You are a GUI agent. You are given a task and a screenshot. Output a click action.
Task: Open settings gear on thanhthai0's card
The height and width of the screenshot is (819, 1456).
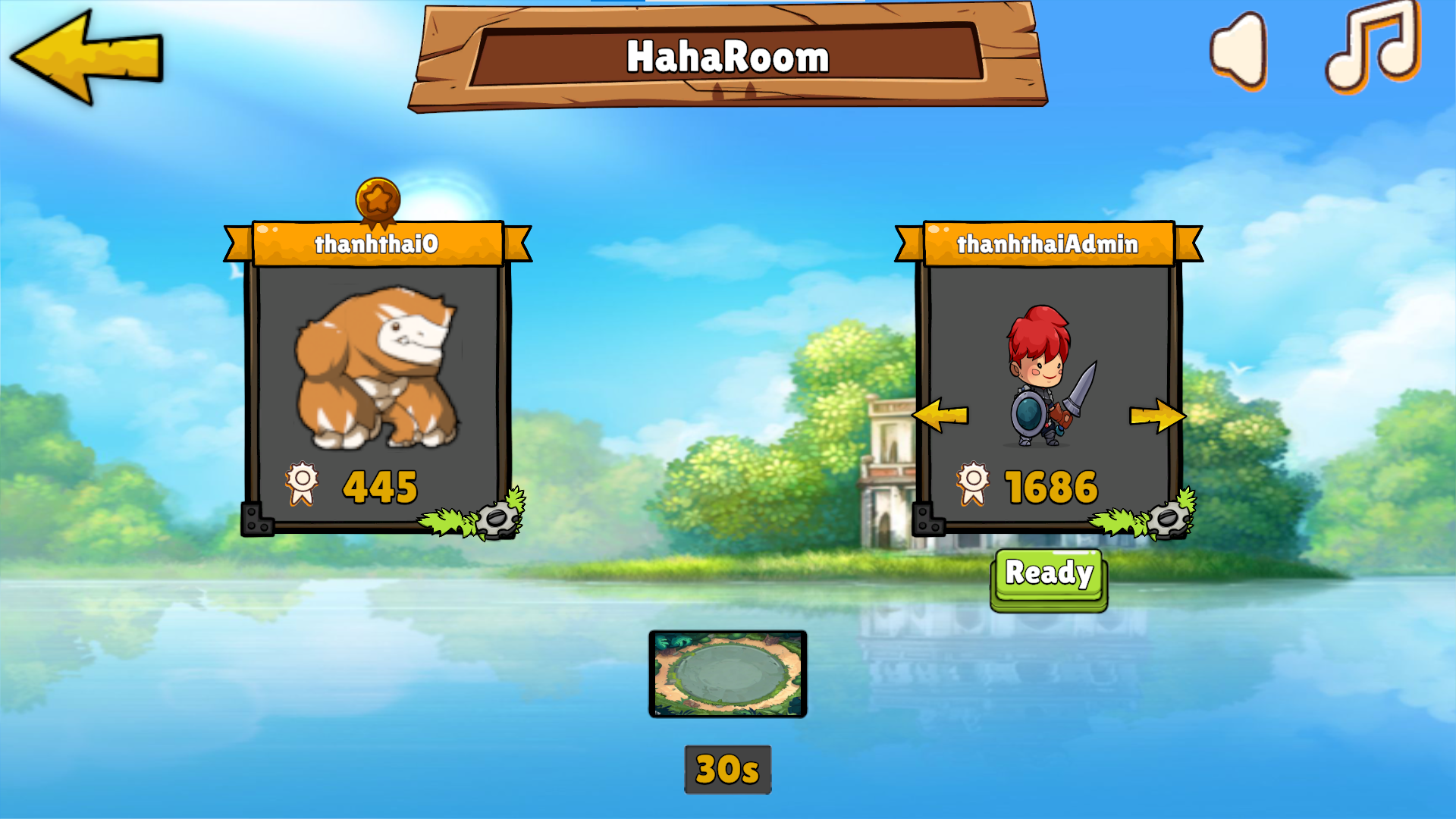coord(497,519)
